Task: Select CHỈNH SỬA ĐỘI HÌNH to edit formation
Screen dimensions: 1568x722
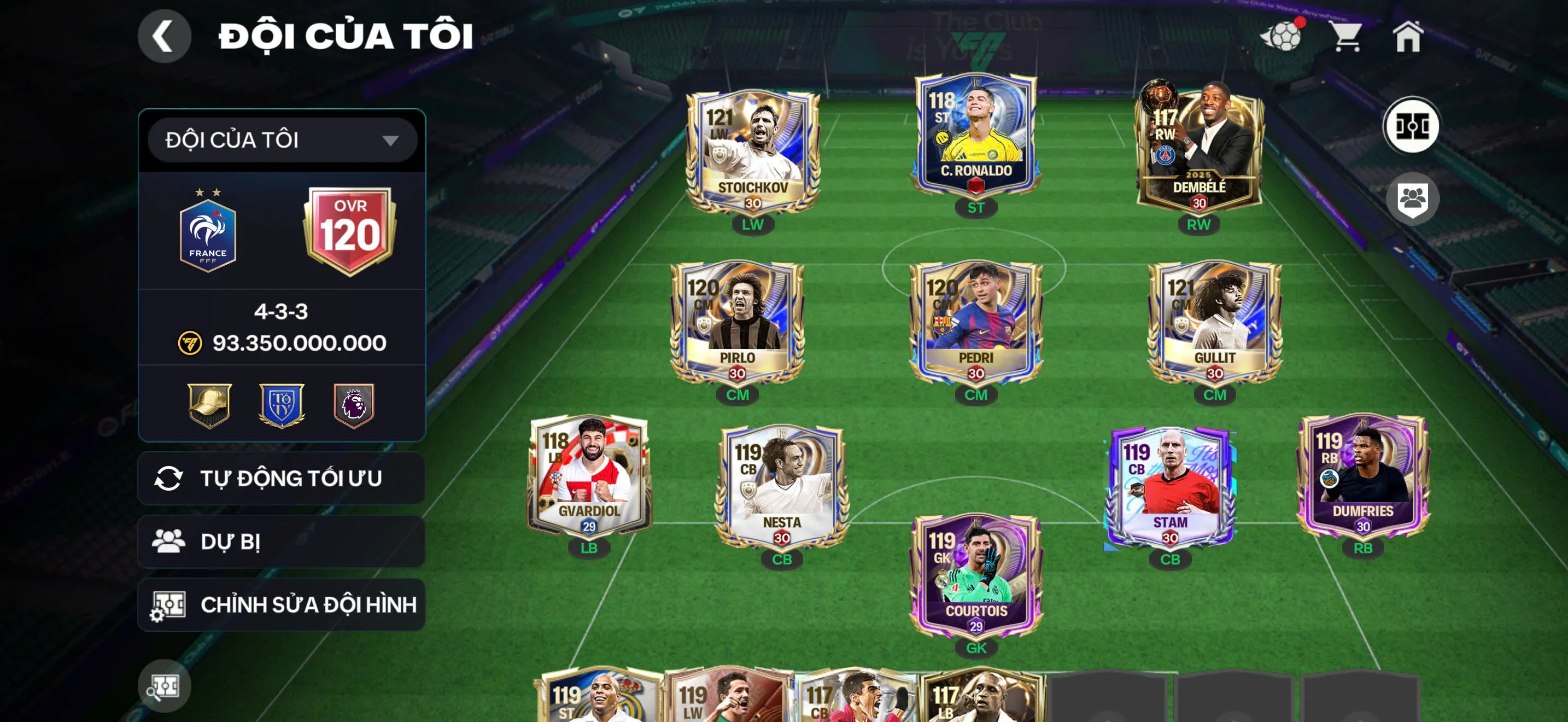Action: coord(279,605)
